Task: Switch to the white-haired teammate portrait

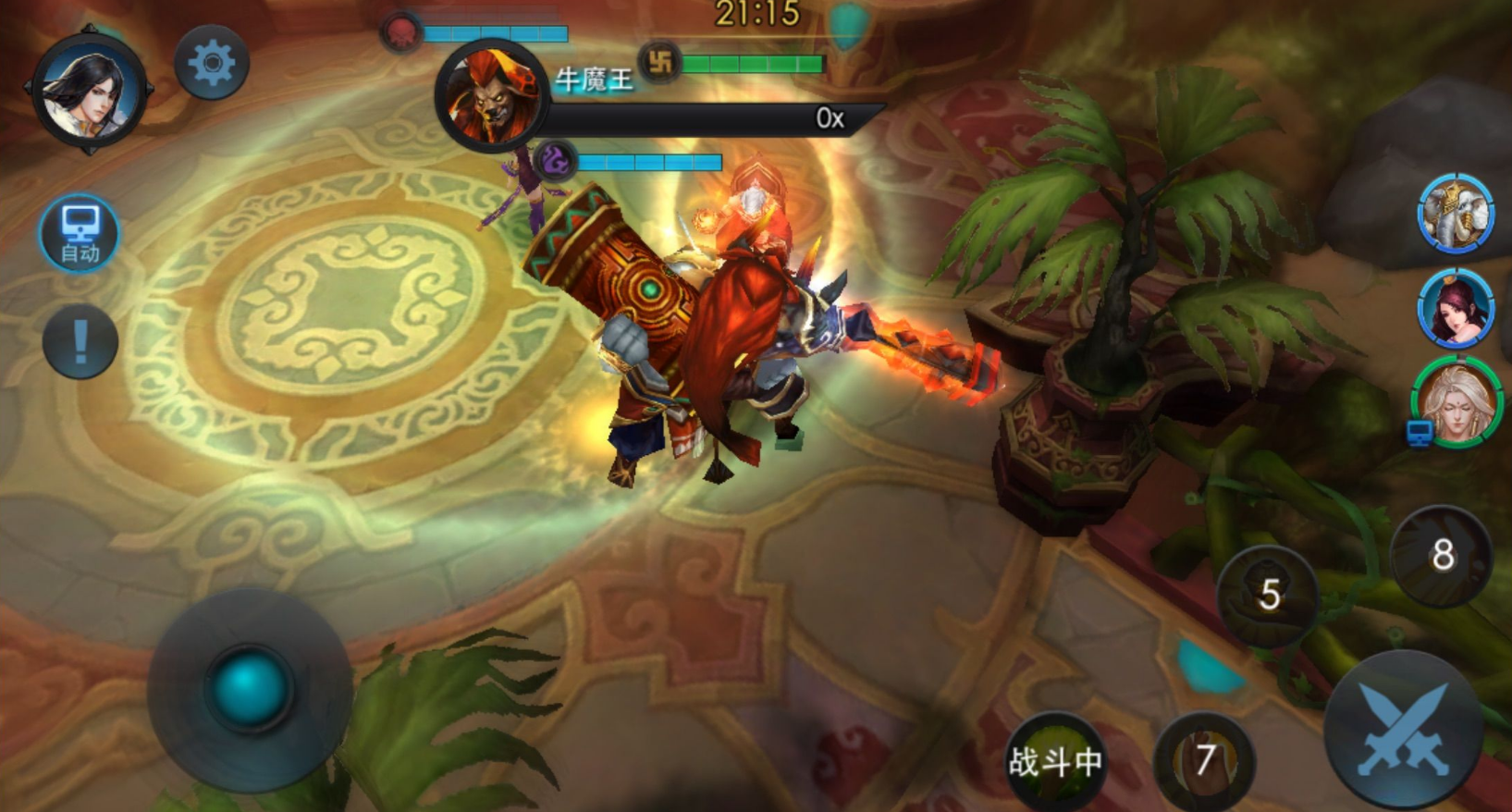Action: [x=1457, y=402]
